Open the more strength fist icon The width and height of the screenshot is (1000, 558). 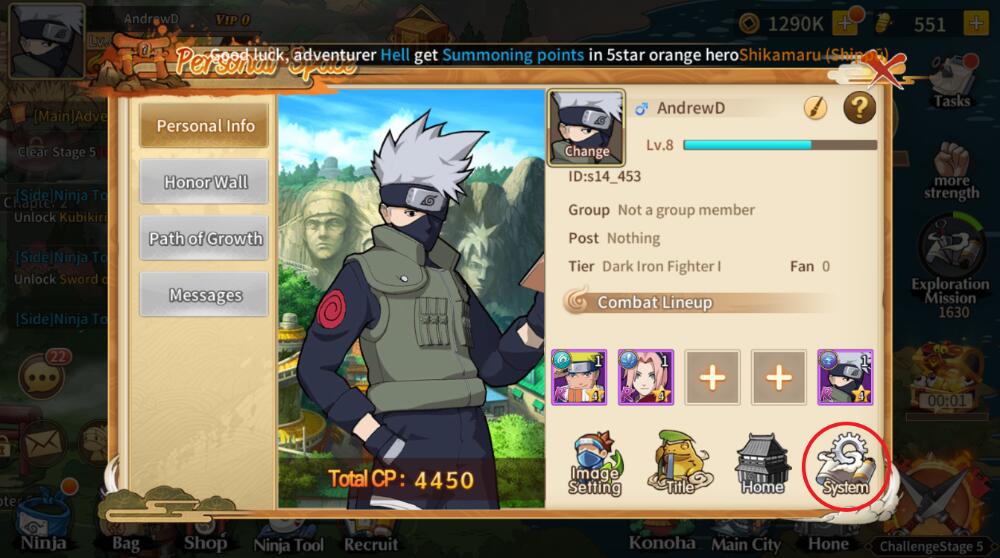click(x=951, y=170)
